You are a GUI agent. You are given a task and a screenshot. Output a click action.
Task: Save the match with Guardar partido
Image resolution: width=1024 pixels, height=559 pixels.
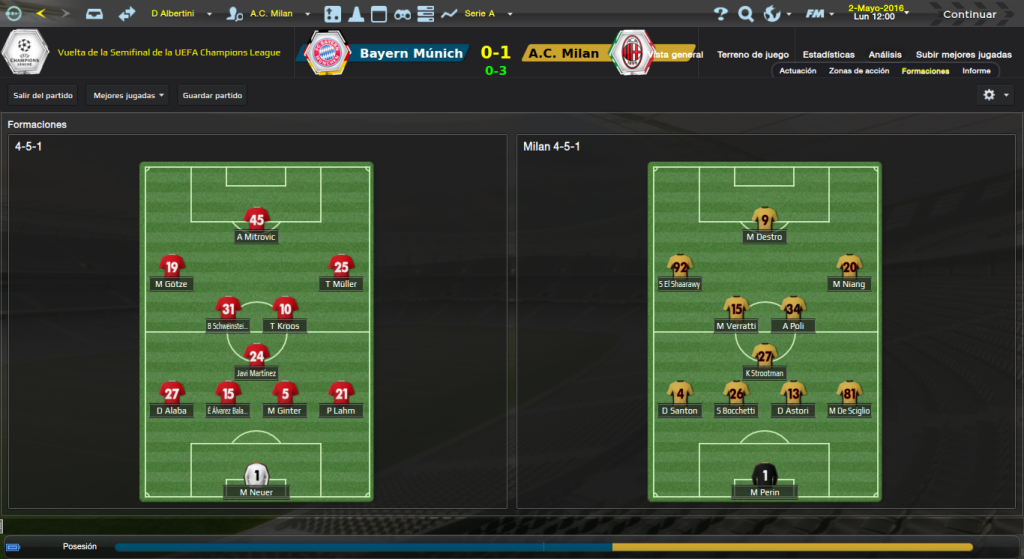(212, 95)
